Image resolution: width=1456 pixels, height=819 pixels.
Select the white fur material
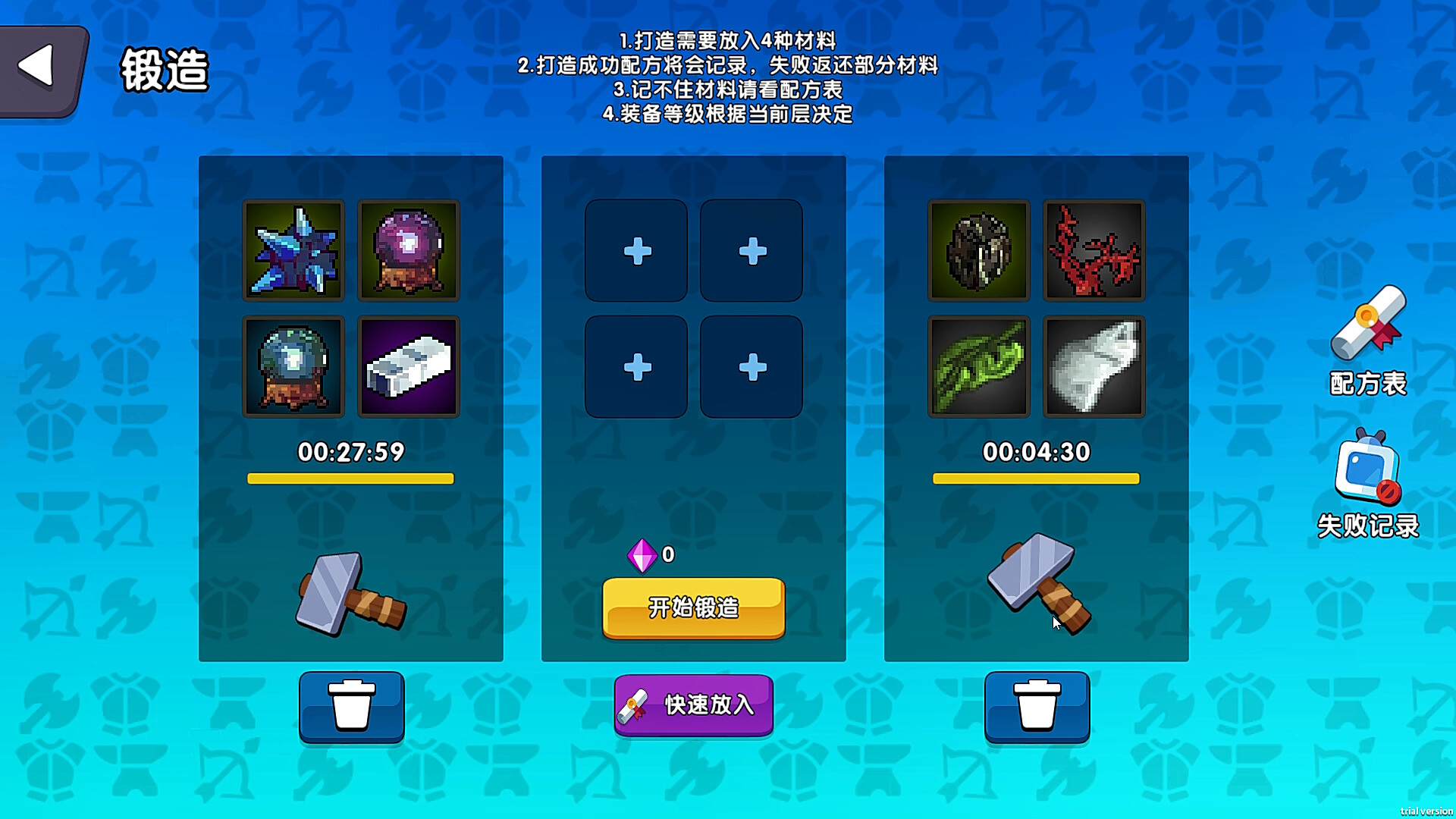pos(1094,366)
